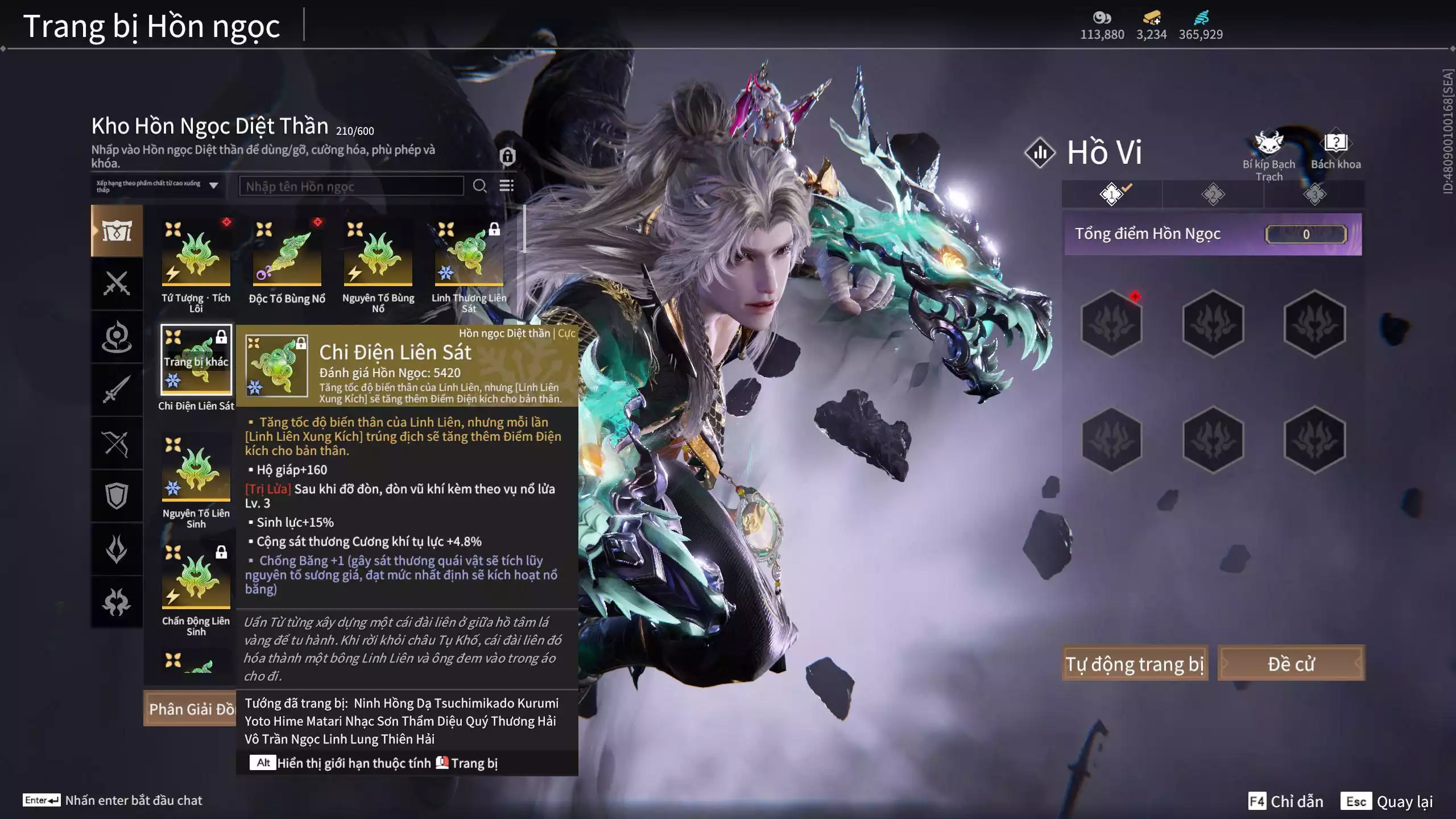The width and height of the screenshot is (1456, 819).
Task: Open the sort order dropdown
Action: click(158, 186)
